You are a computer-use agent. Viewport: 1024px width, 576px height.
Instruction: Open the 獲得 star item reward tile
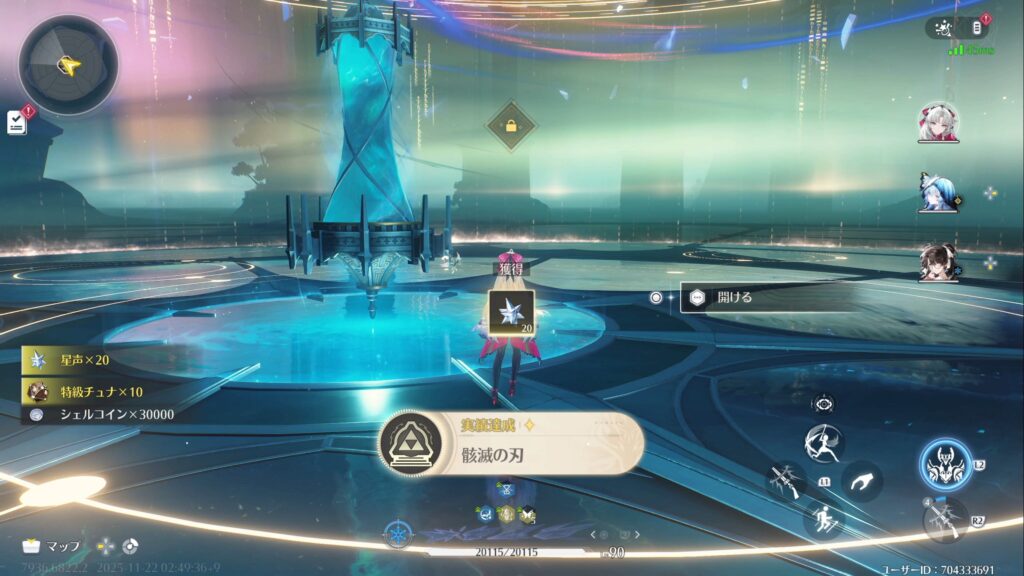[510, 311]
